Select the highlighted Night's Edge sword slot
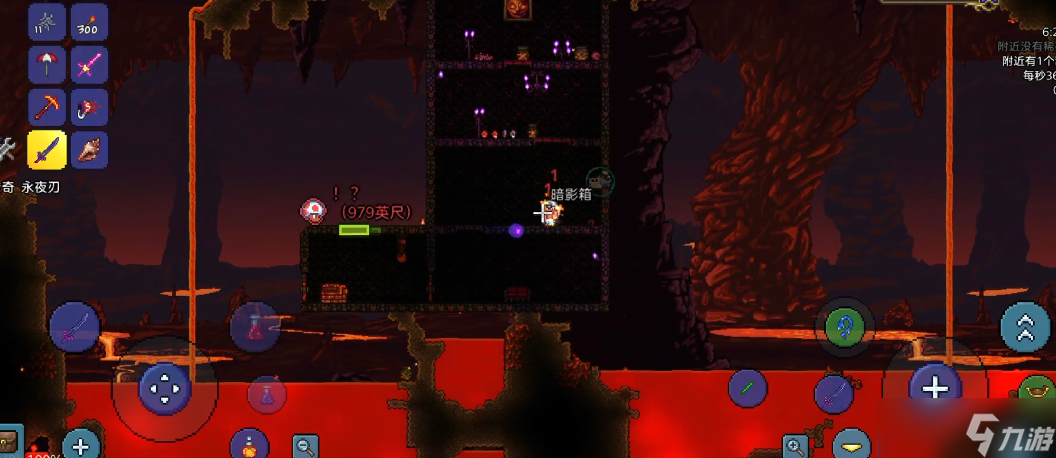 coord(47,150)
